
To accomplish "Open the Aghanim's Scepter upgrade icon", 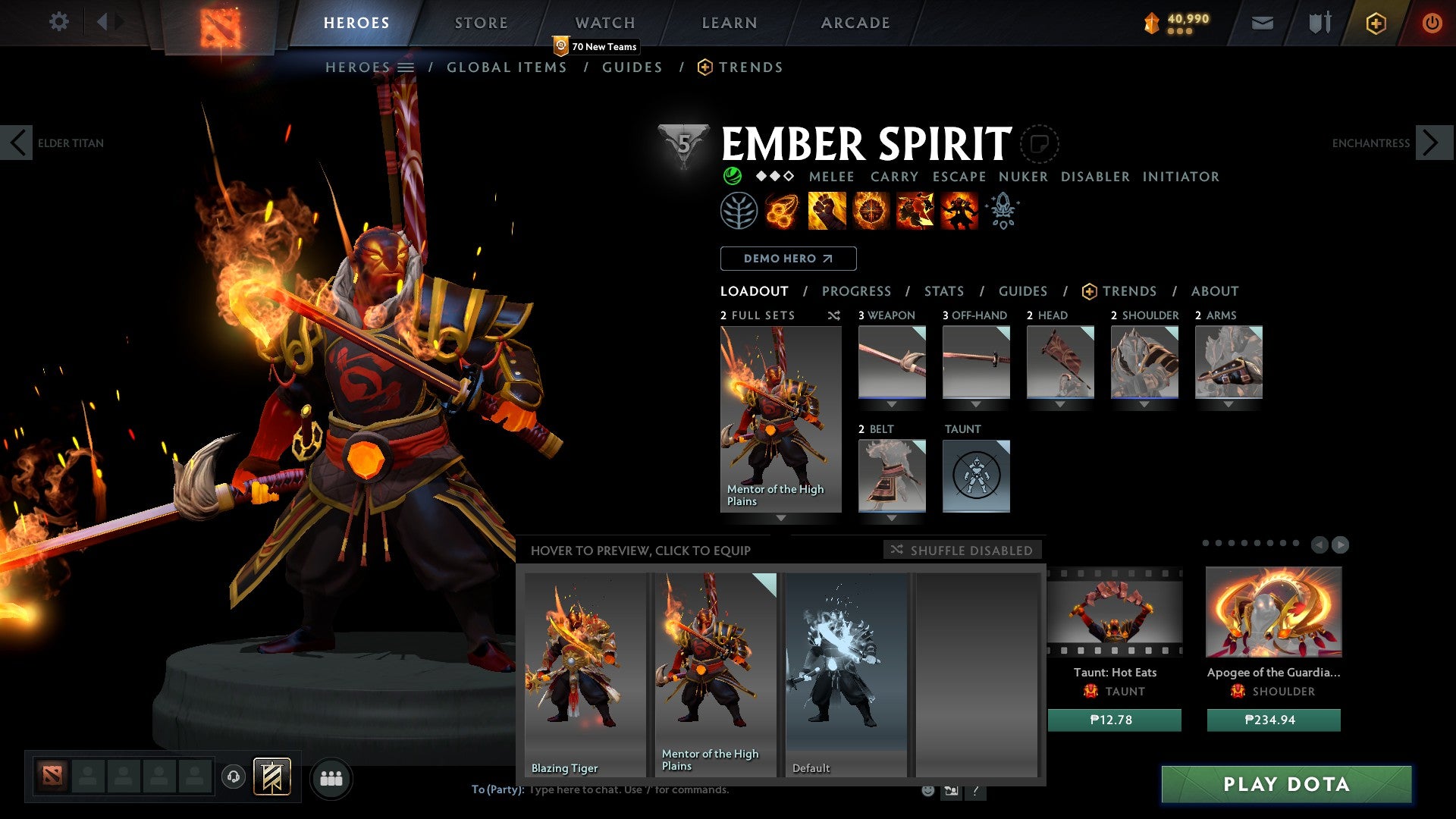I will (x=1003, y=212).
